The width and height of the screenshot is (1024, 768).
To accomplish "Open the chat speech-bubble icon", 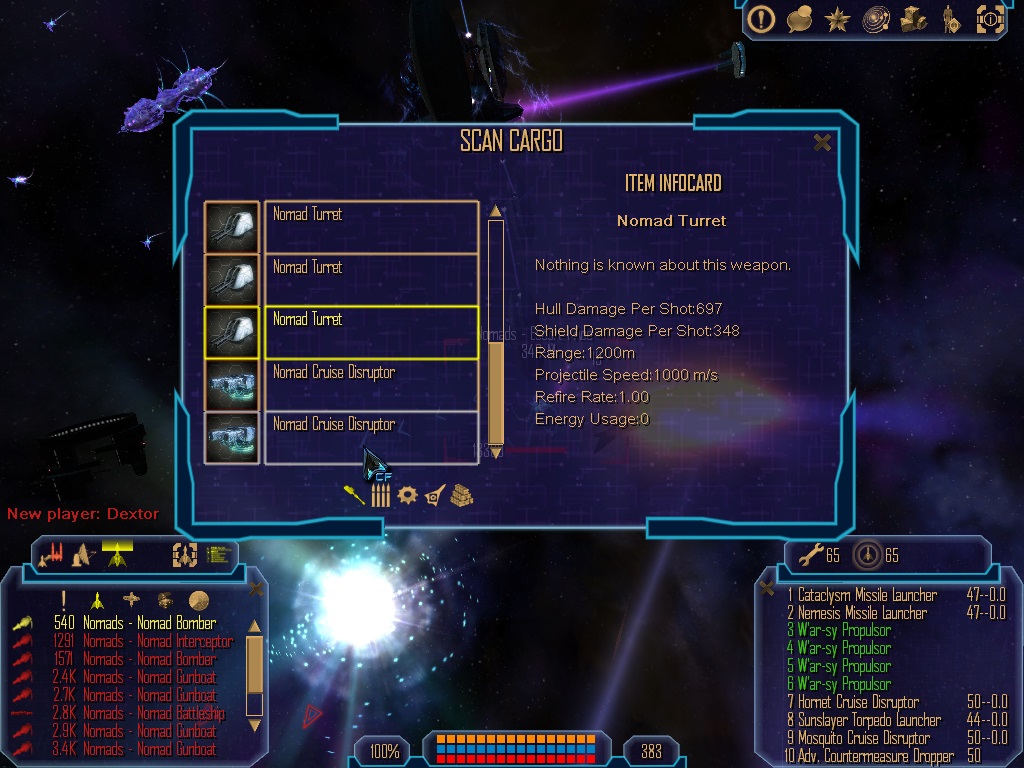I will pos(799,19).
